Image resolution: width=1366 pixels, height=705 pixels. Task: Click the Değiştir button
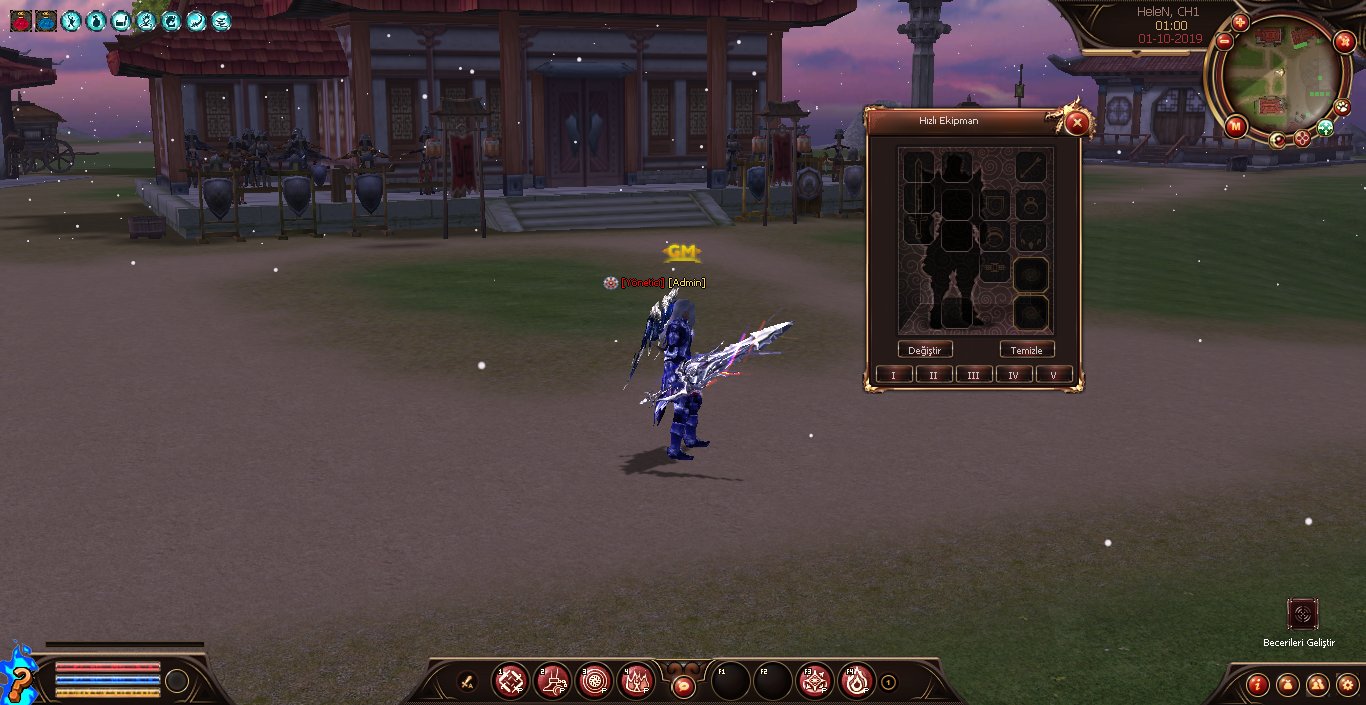(925, 350)
